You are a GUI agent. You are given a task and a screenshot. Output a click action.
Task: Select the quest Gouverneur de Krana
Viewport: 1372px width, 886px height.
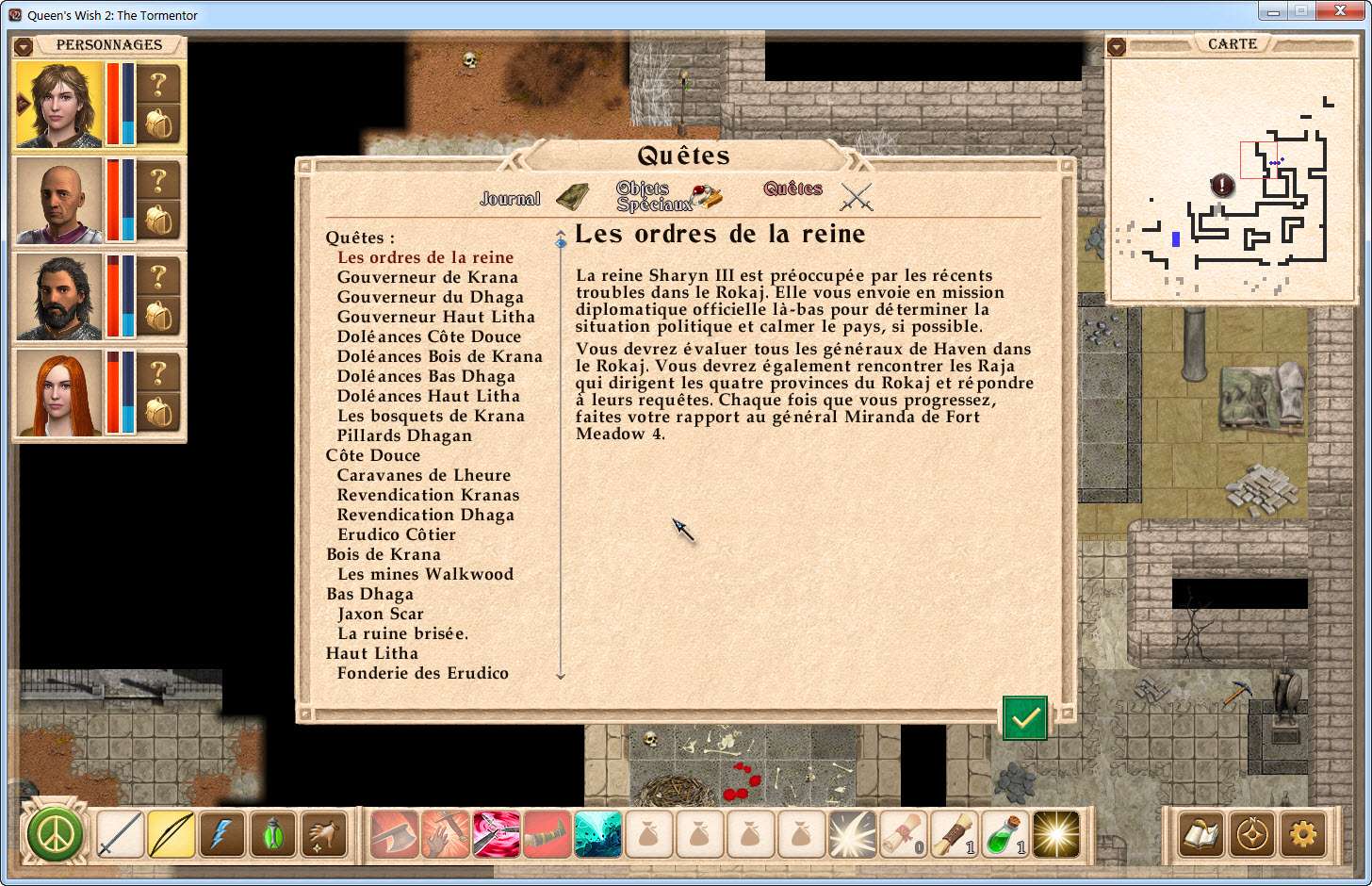point(427,277)
